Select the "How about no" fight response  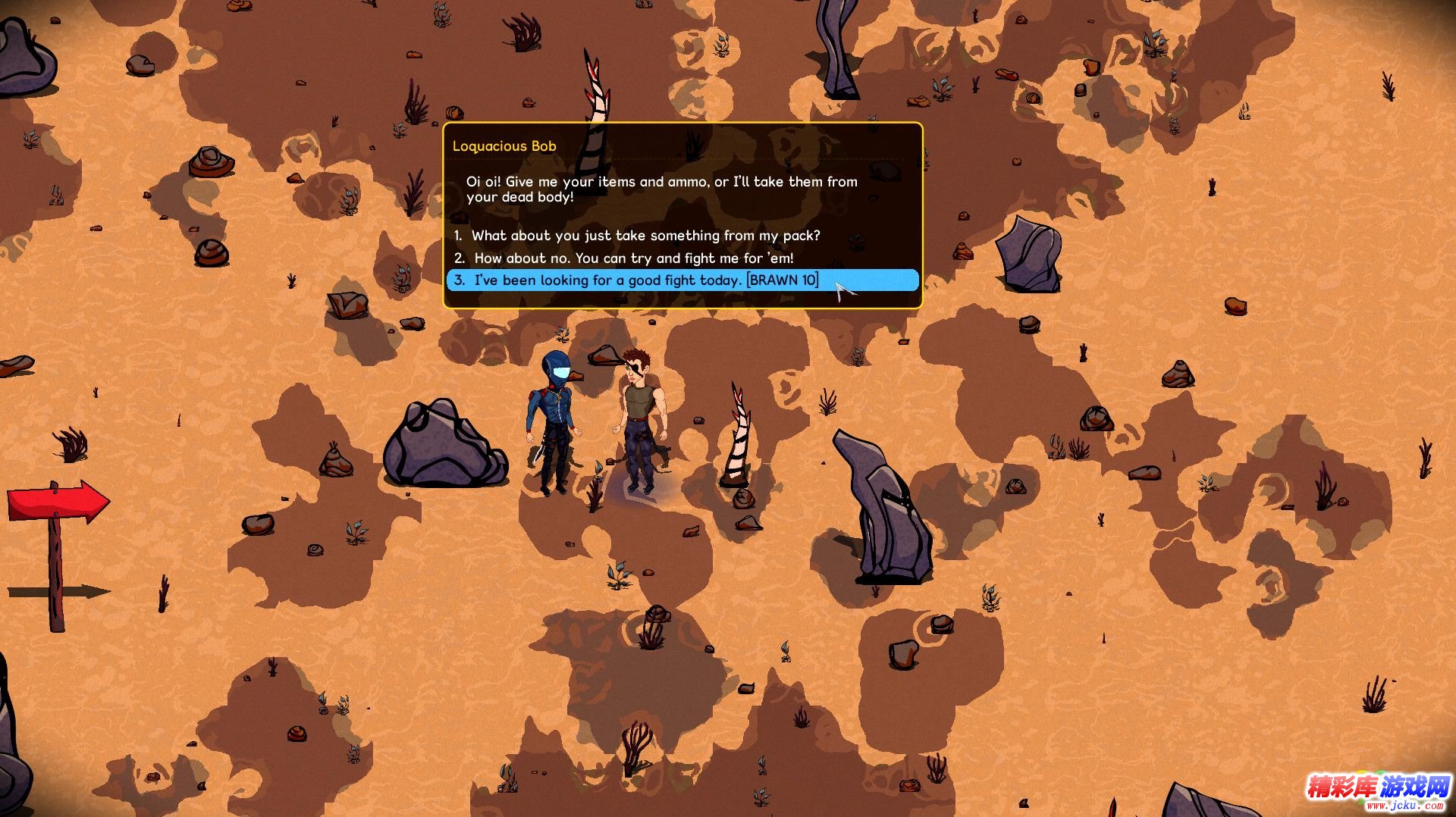coord(633,258)
